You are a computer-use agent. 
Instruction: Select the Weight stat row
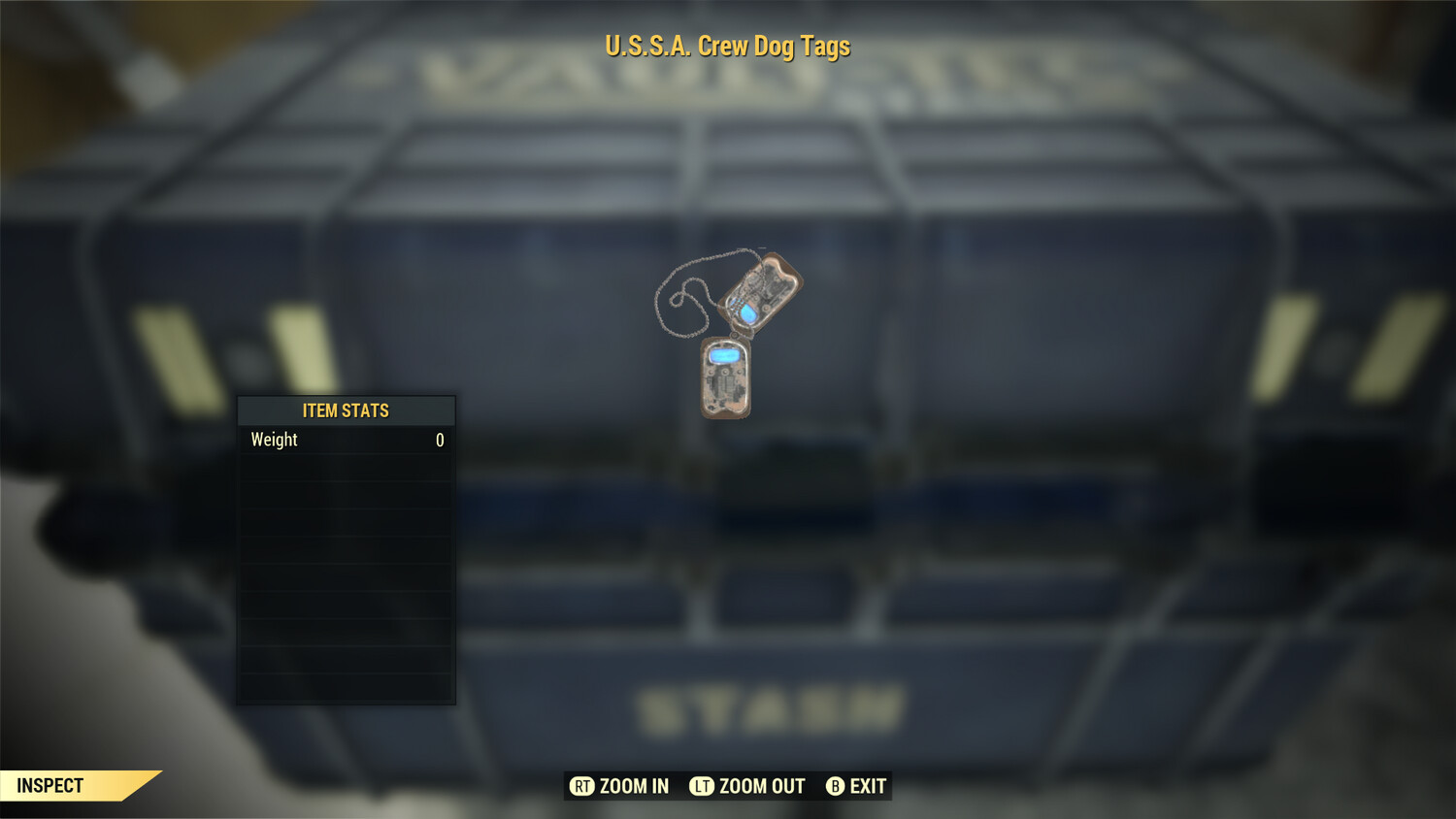346,440
